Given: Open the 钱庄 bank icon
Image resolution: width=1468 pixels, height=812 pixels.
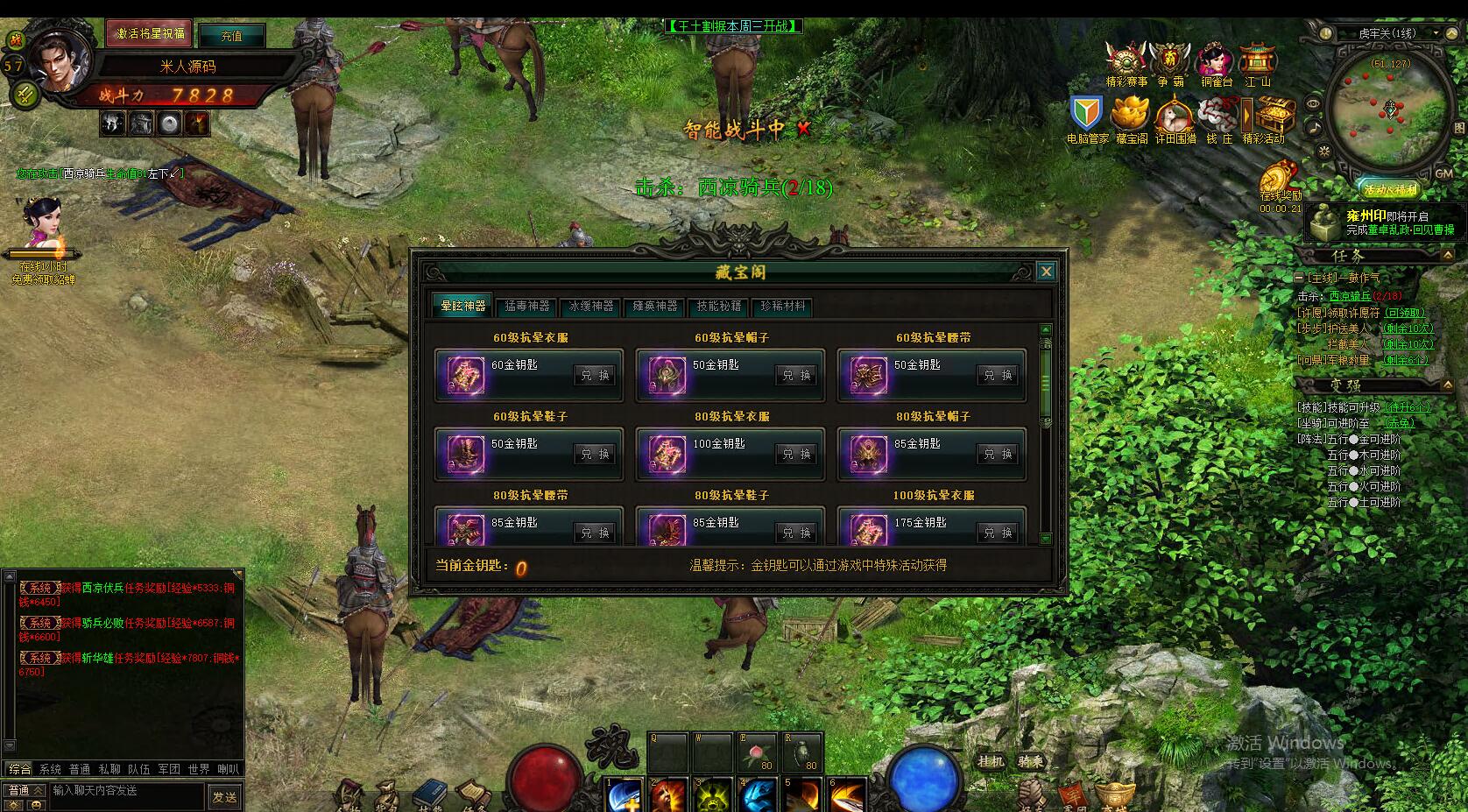Looking at the screenshot, I should [x=1217, y=118].
